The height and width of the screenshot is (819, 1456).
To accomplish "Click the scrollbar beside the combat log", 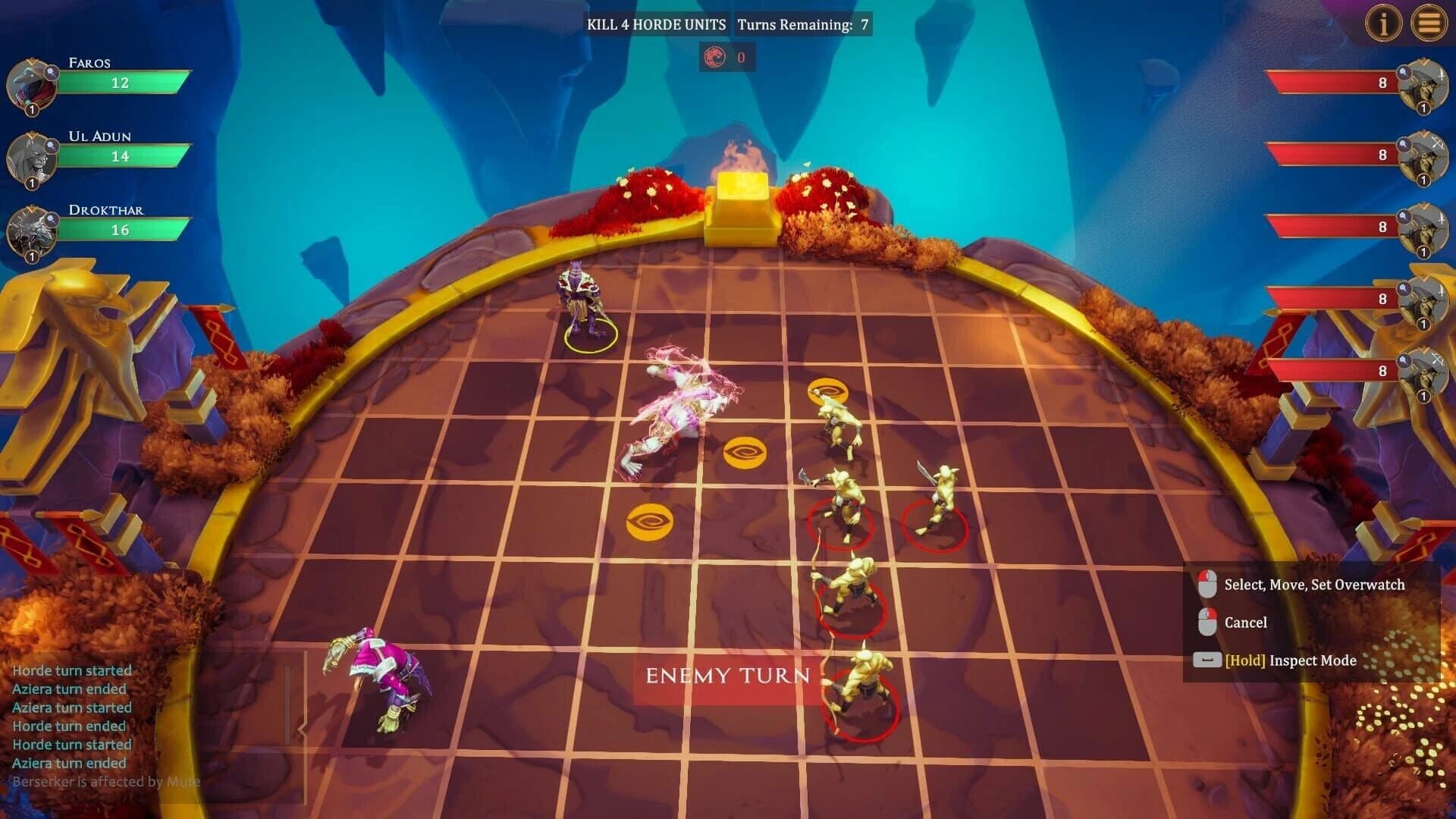I will pos(289,705).
